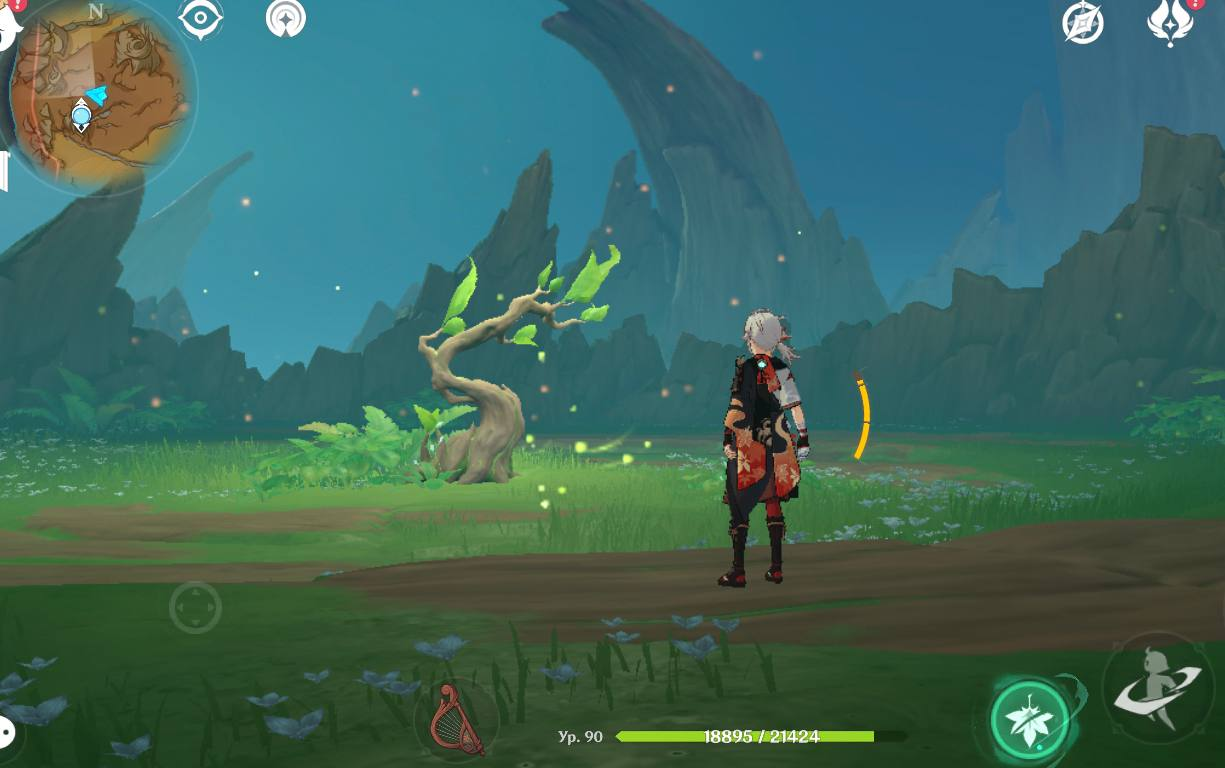Open the compass star icon
The height and width of the screenshot is (768, 1225).
click(1083, 23)
